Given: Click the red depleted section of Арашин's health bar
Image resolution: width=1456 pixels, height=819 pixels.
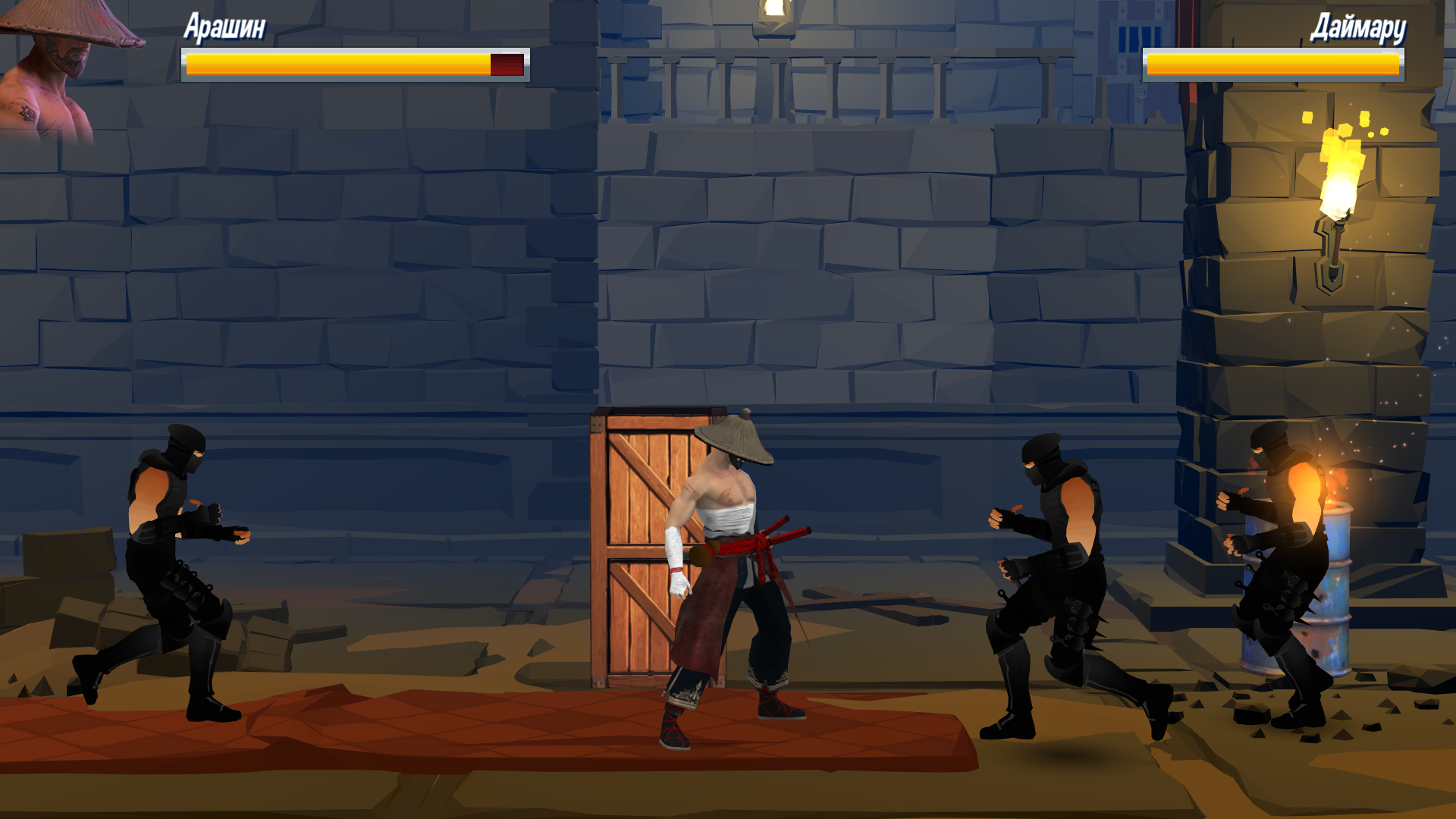Looking at the screenshot, I should 507,64.
